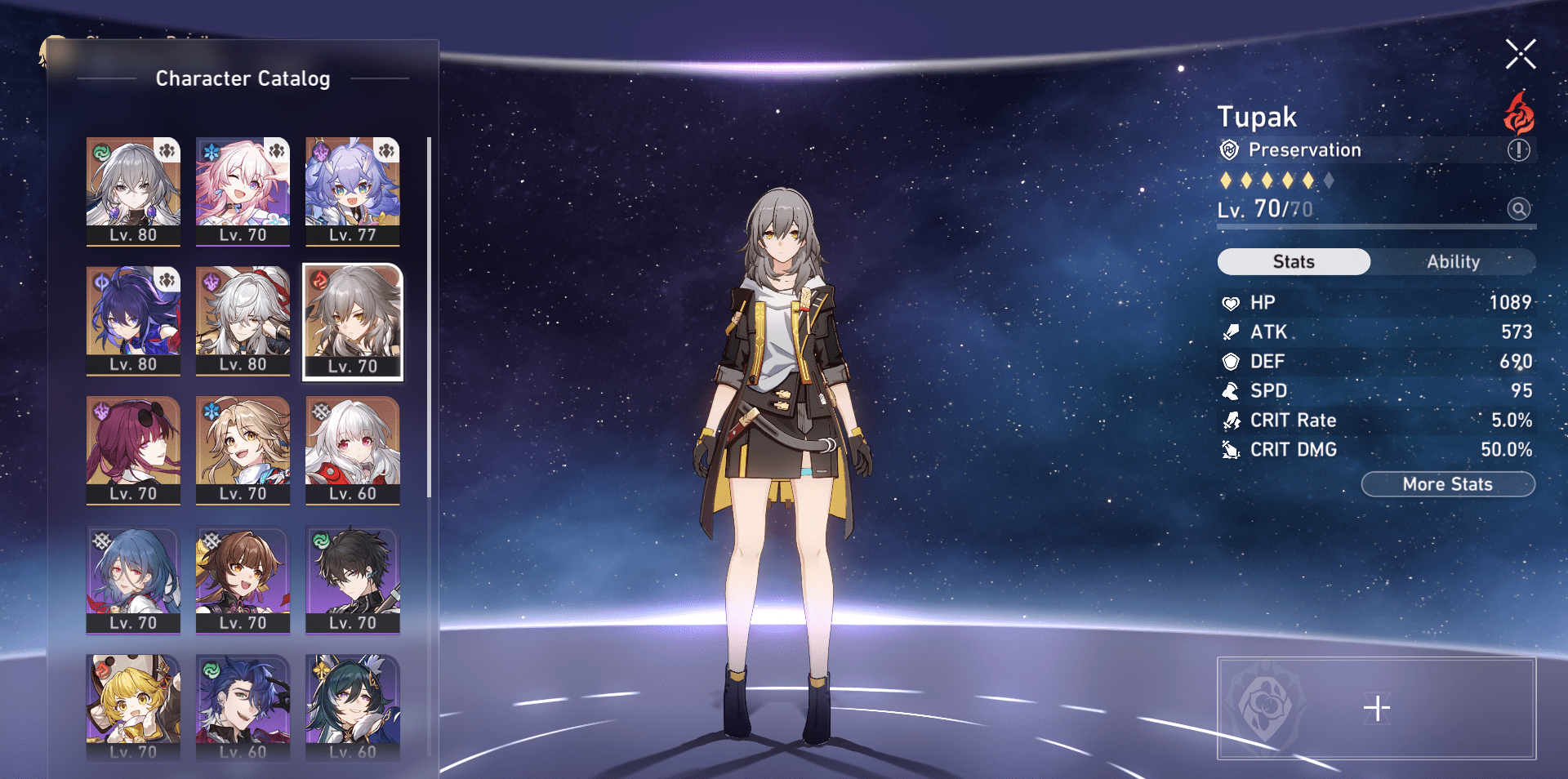The height and width of the screenshot is (779, 1568).
Task: Click the Preservation path shield icon
Action: pos(1229,150)
